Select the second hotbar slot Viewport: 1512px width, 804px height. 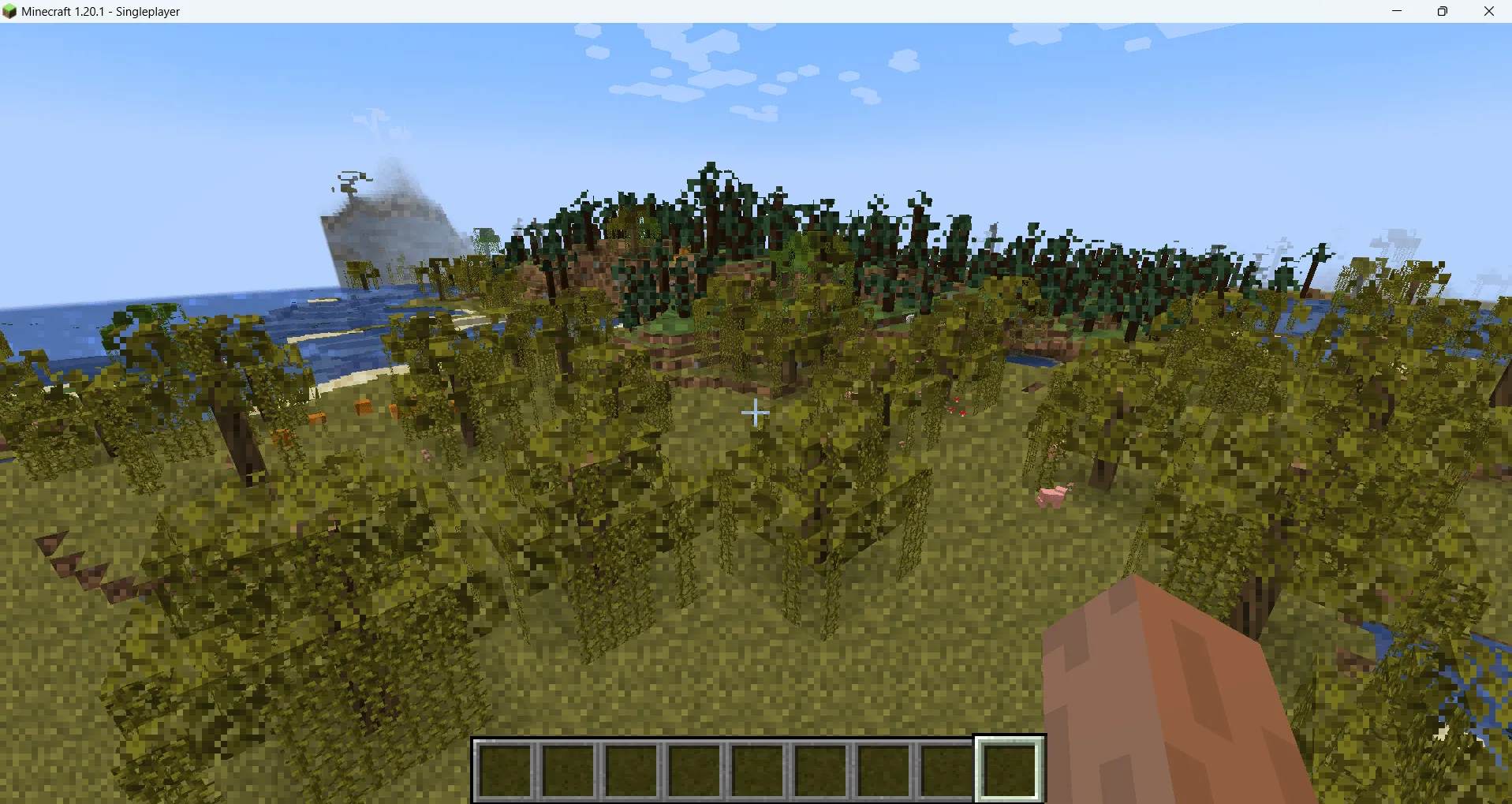tap(568, 767)
